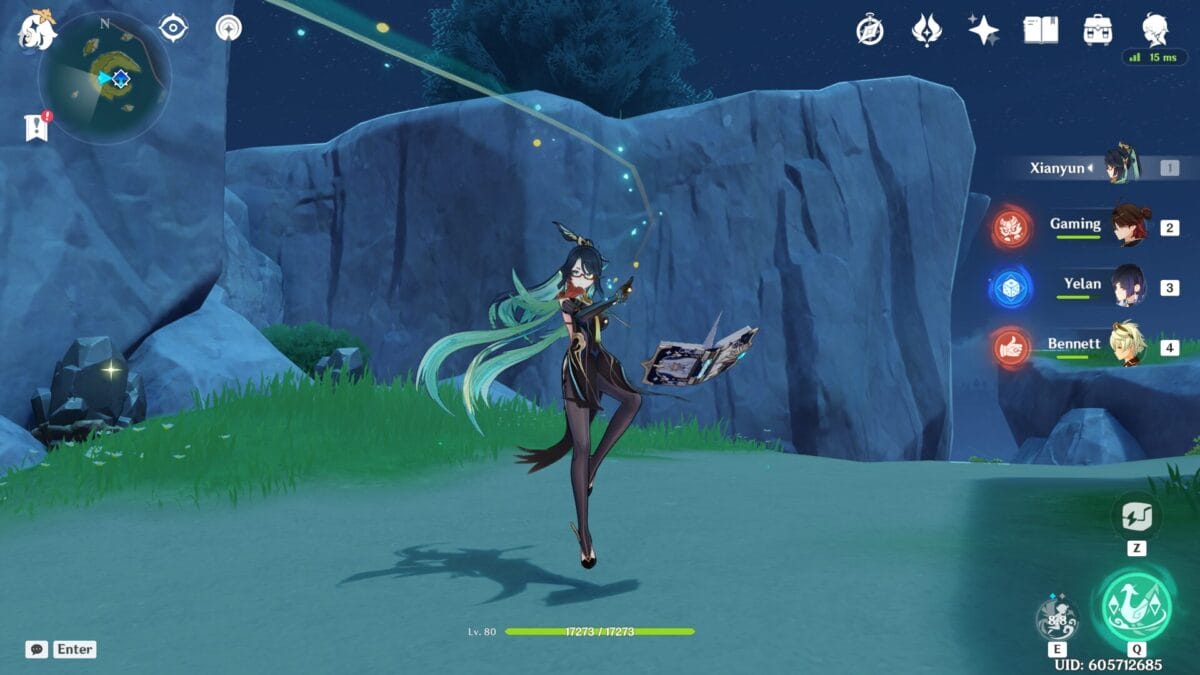Screen dimensions: 1200x675
Task: Switch to Gaming in the party
Action: coord(1130,227)
